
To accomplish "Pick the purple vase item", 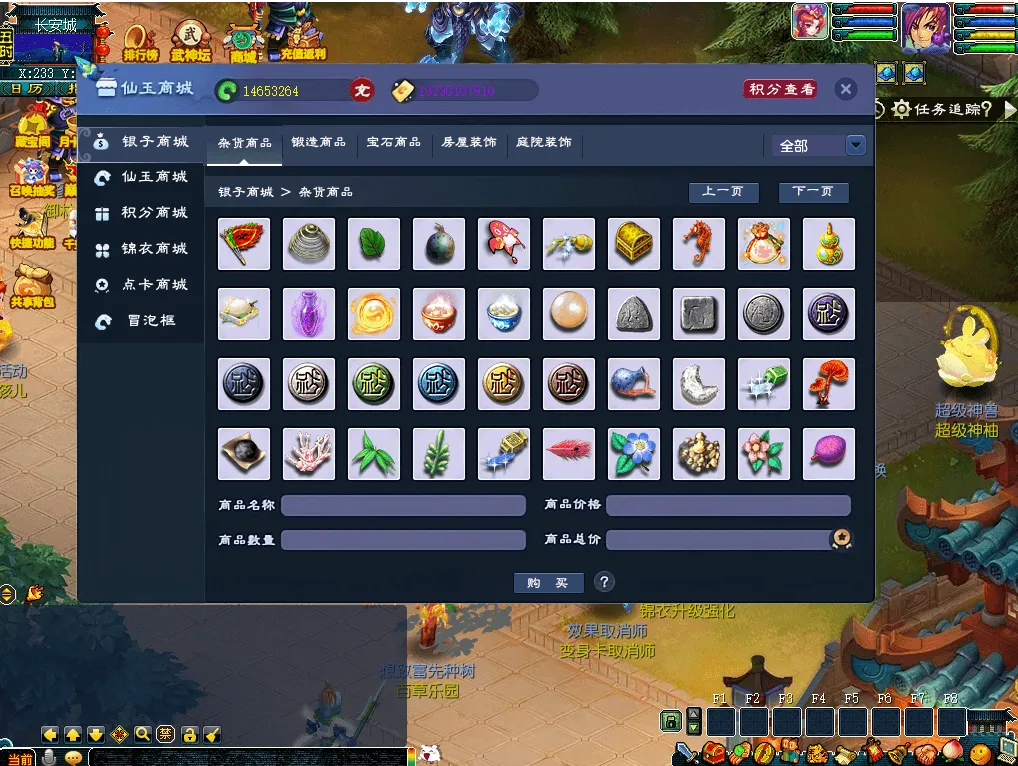I will 309,314.
